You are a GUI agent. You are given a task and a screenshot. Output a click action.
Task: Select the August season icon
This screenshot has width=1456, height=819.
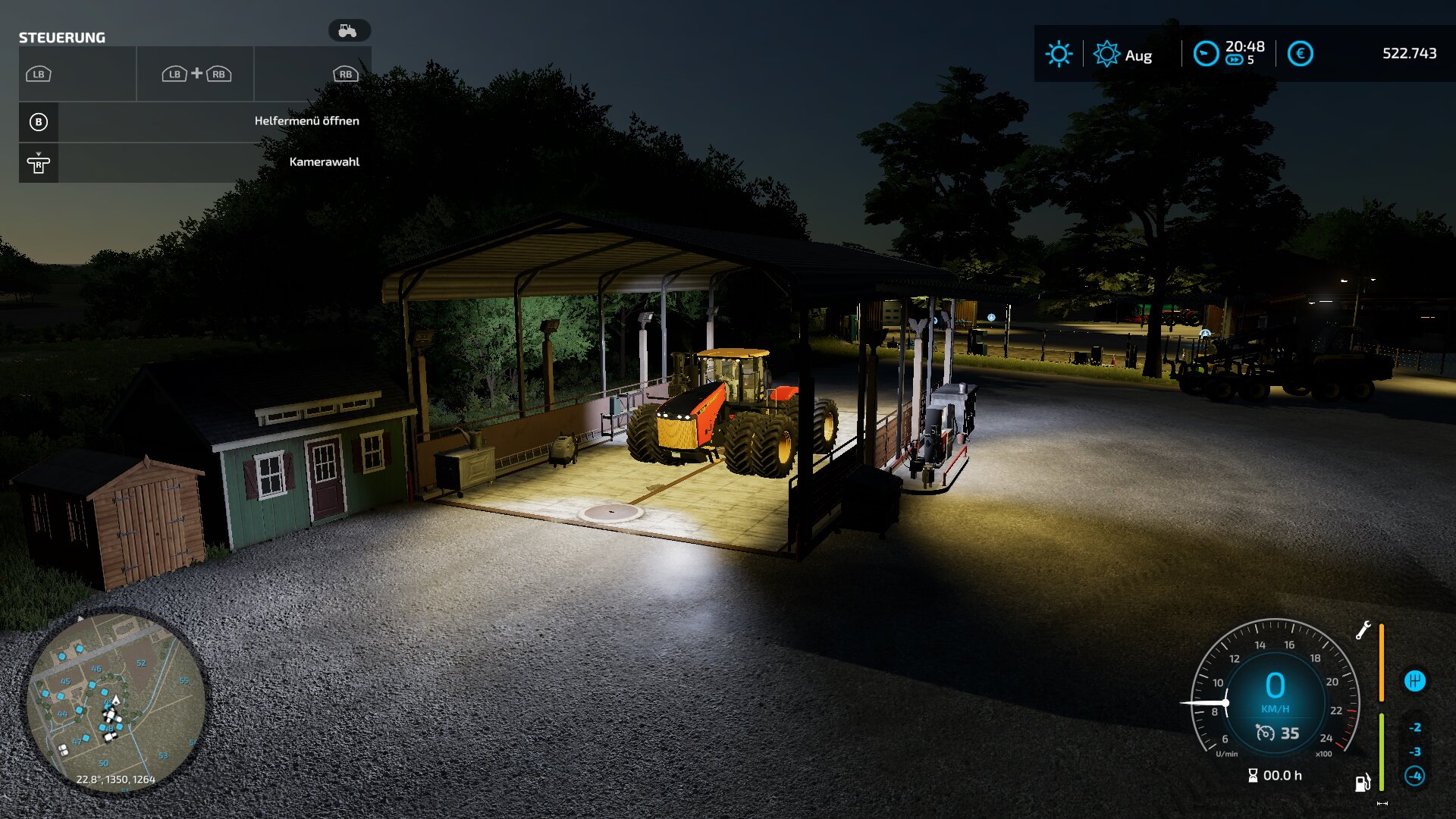[x=1106, y=54]
